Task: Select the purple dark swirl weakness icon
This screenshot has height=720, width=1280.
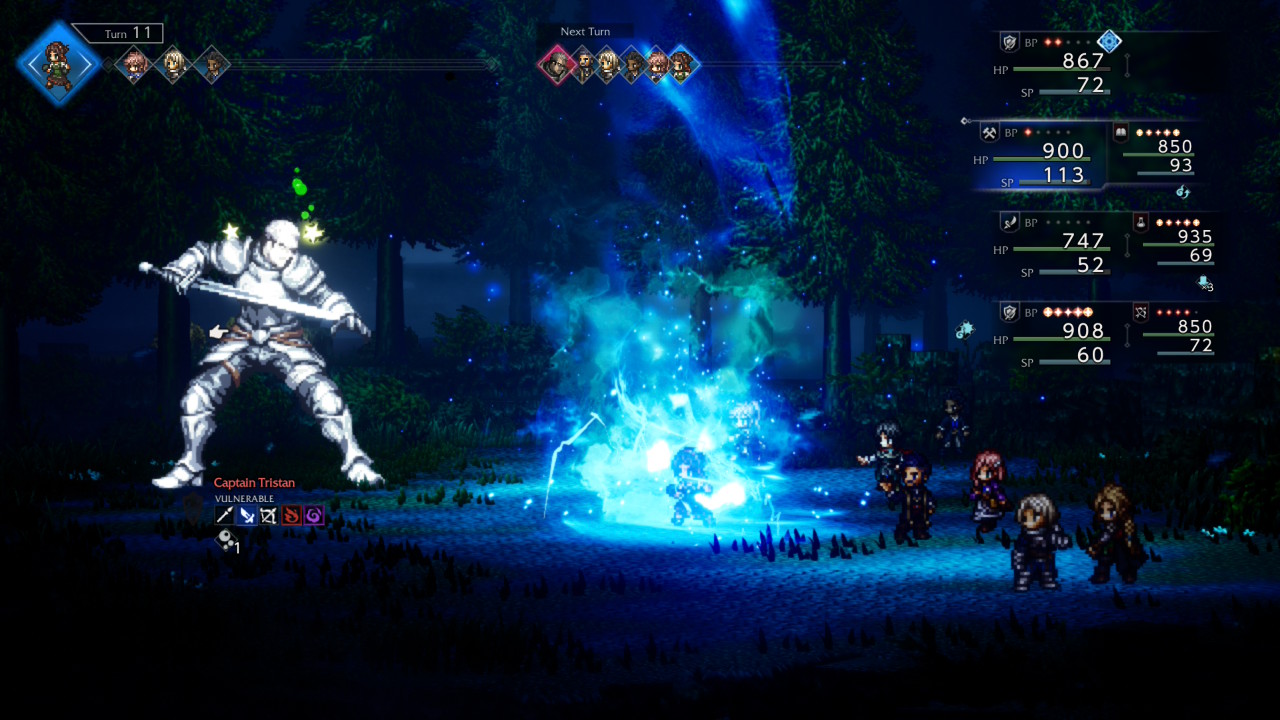Action: 314,516
